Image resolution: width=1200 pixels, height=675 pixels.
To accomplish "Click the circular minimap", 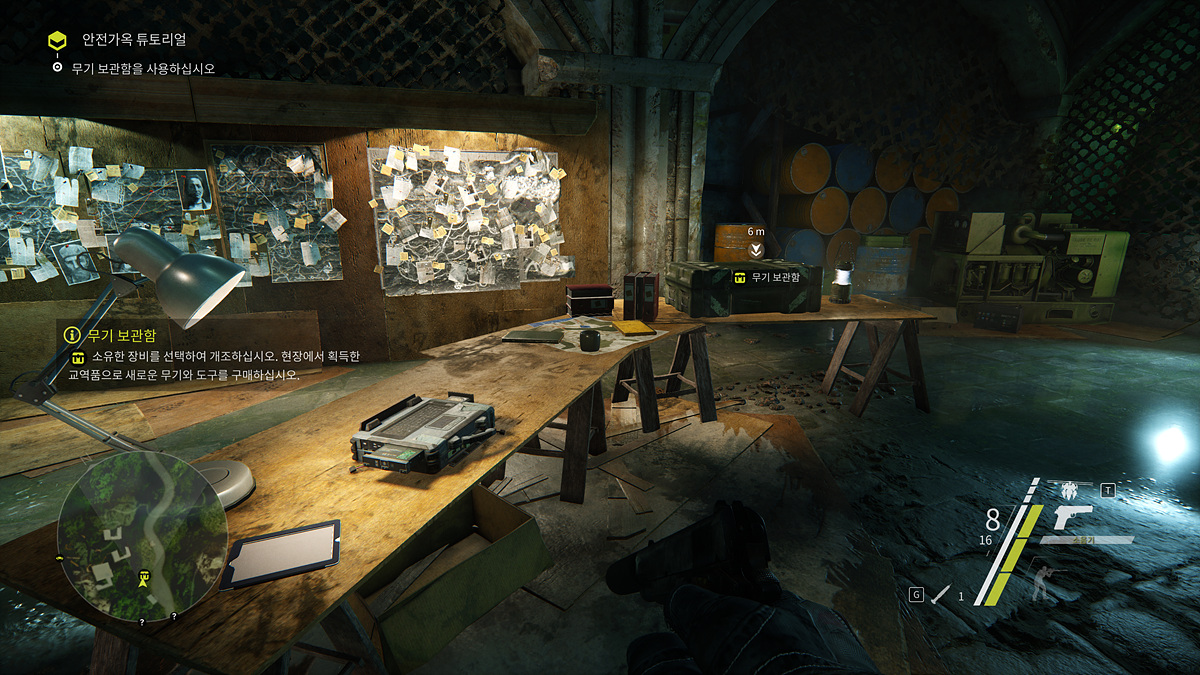I will click(142, 535).
